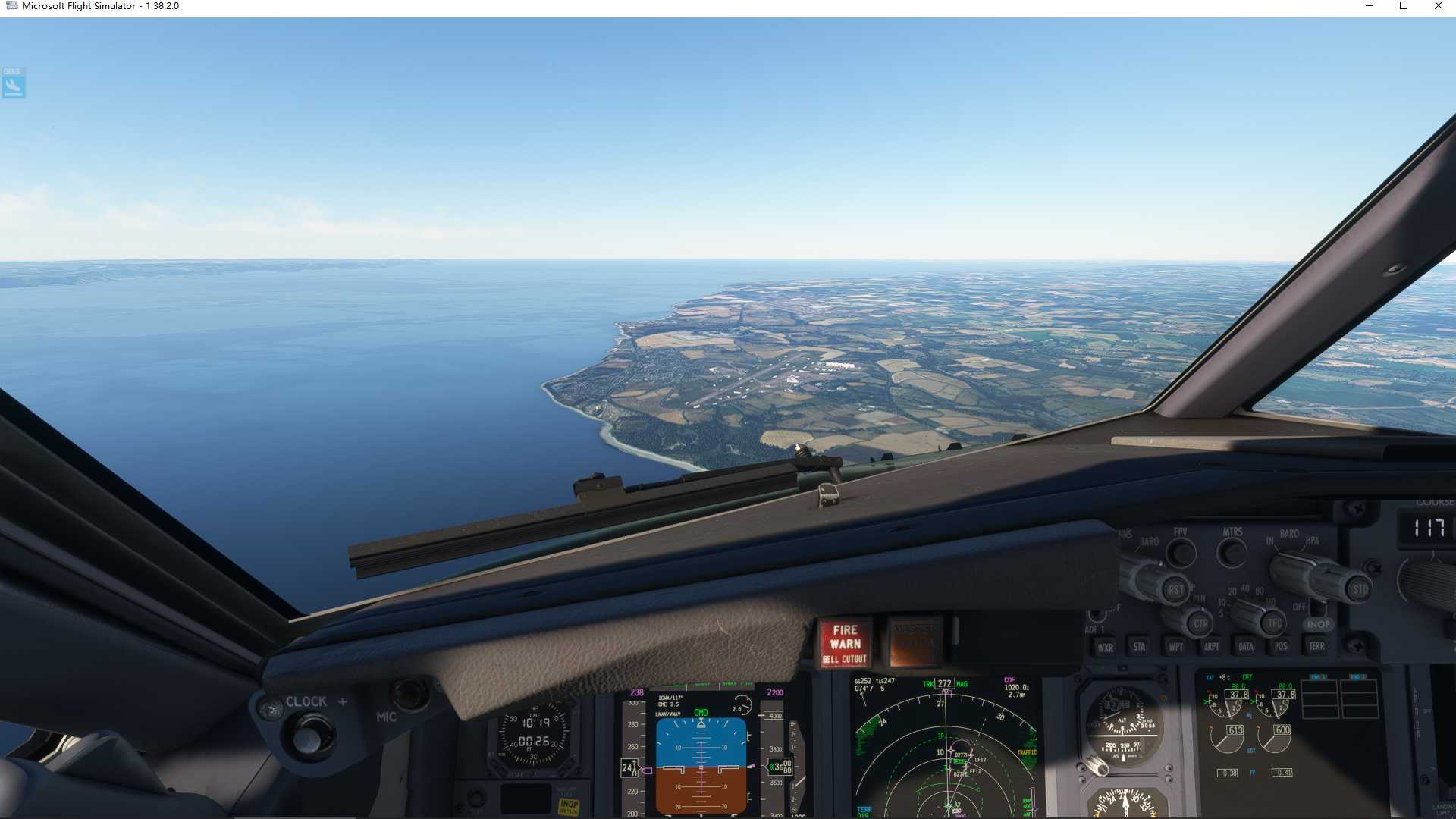Select the WPT waypoint overlay button
The width and height of the screenshot is (1456, 819).
[x=1175, y=647]
